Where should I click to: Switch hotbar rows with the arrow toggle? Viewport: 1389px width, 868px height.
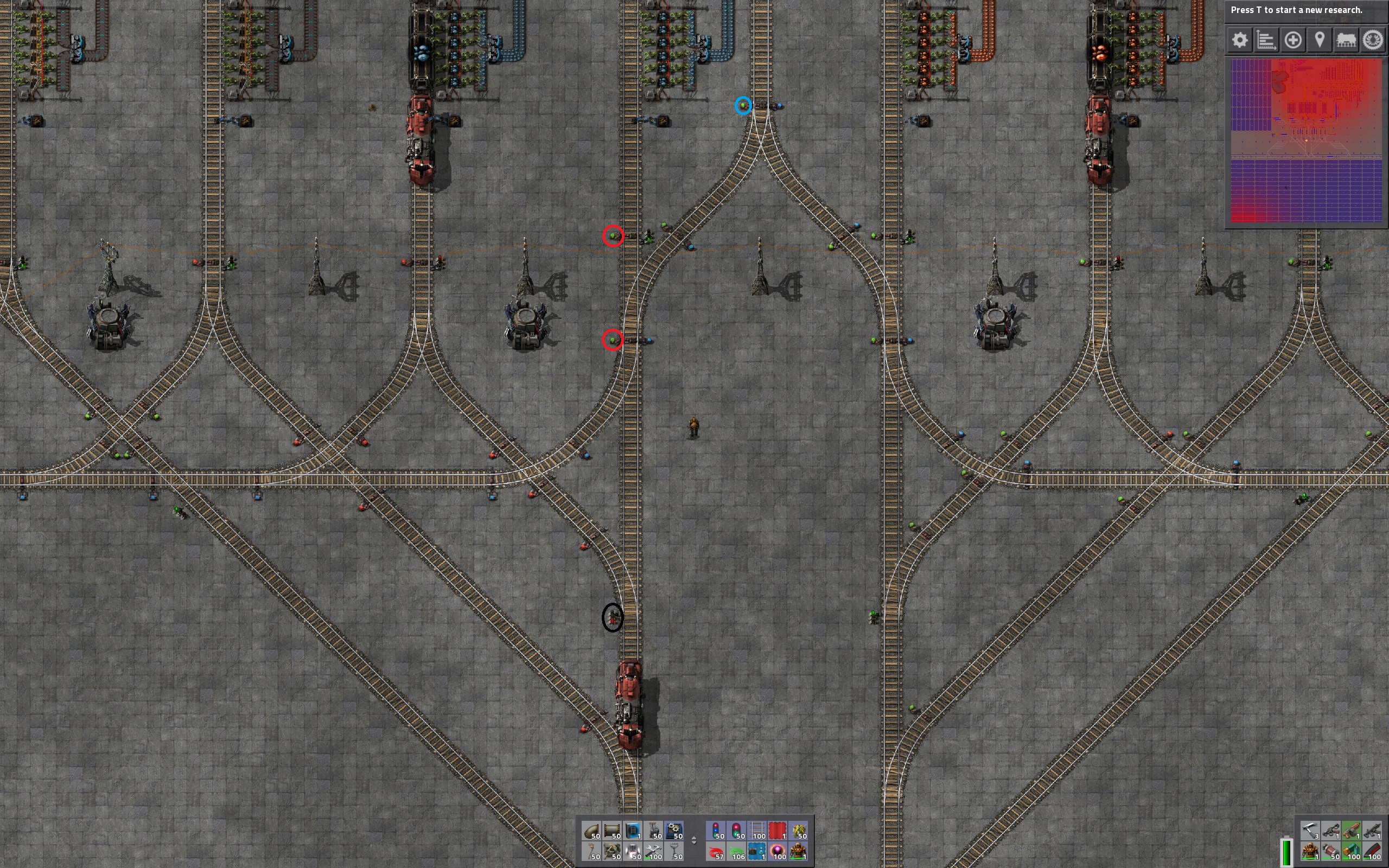pos(694,840)
